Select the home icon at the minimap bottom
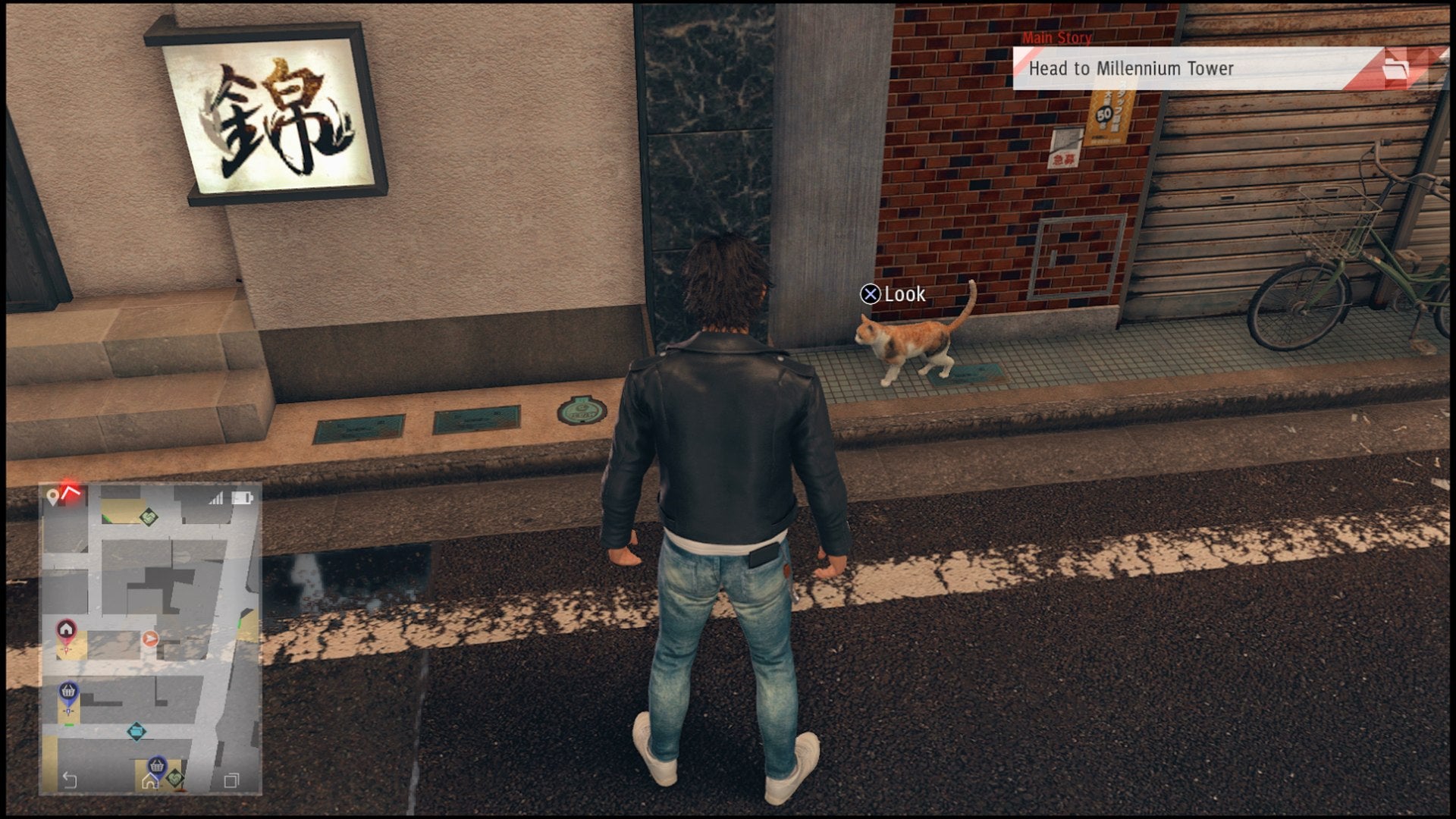Image resolution: width=1456 pixels, height=819 pixels. coord(151,780)
